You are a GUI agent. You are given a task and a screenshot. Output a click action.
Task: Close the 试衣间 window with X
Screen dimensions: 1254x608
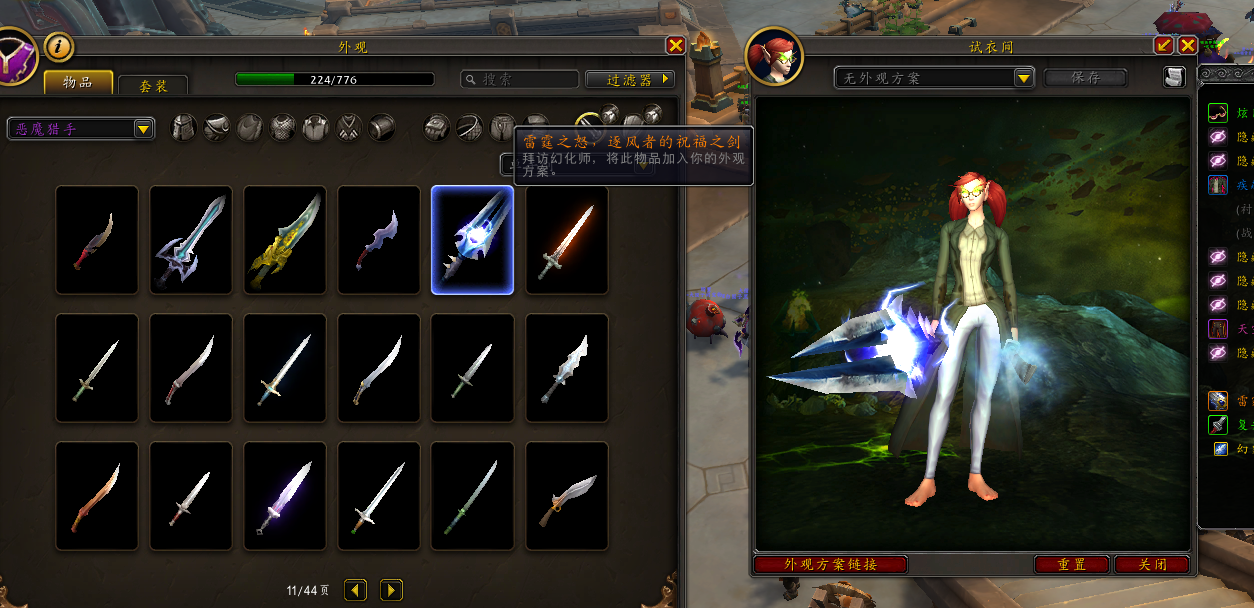pyautogui.click(x=1188, y=45)
